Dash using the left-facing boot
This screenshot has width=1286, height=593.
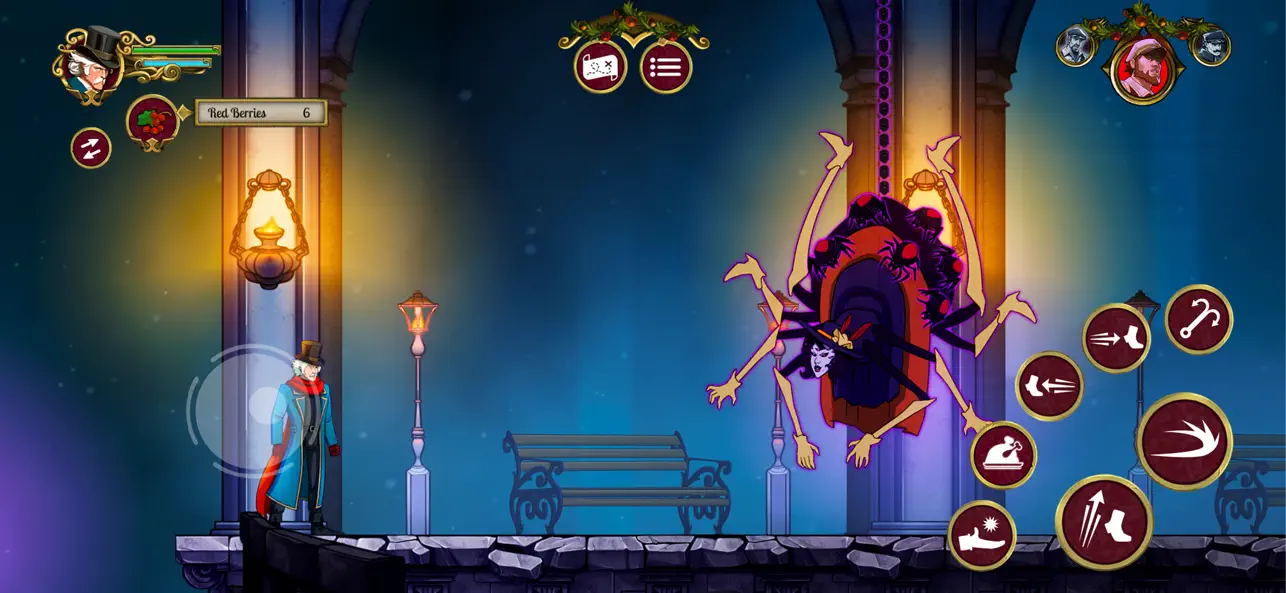[x=1049, y=385]
